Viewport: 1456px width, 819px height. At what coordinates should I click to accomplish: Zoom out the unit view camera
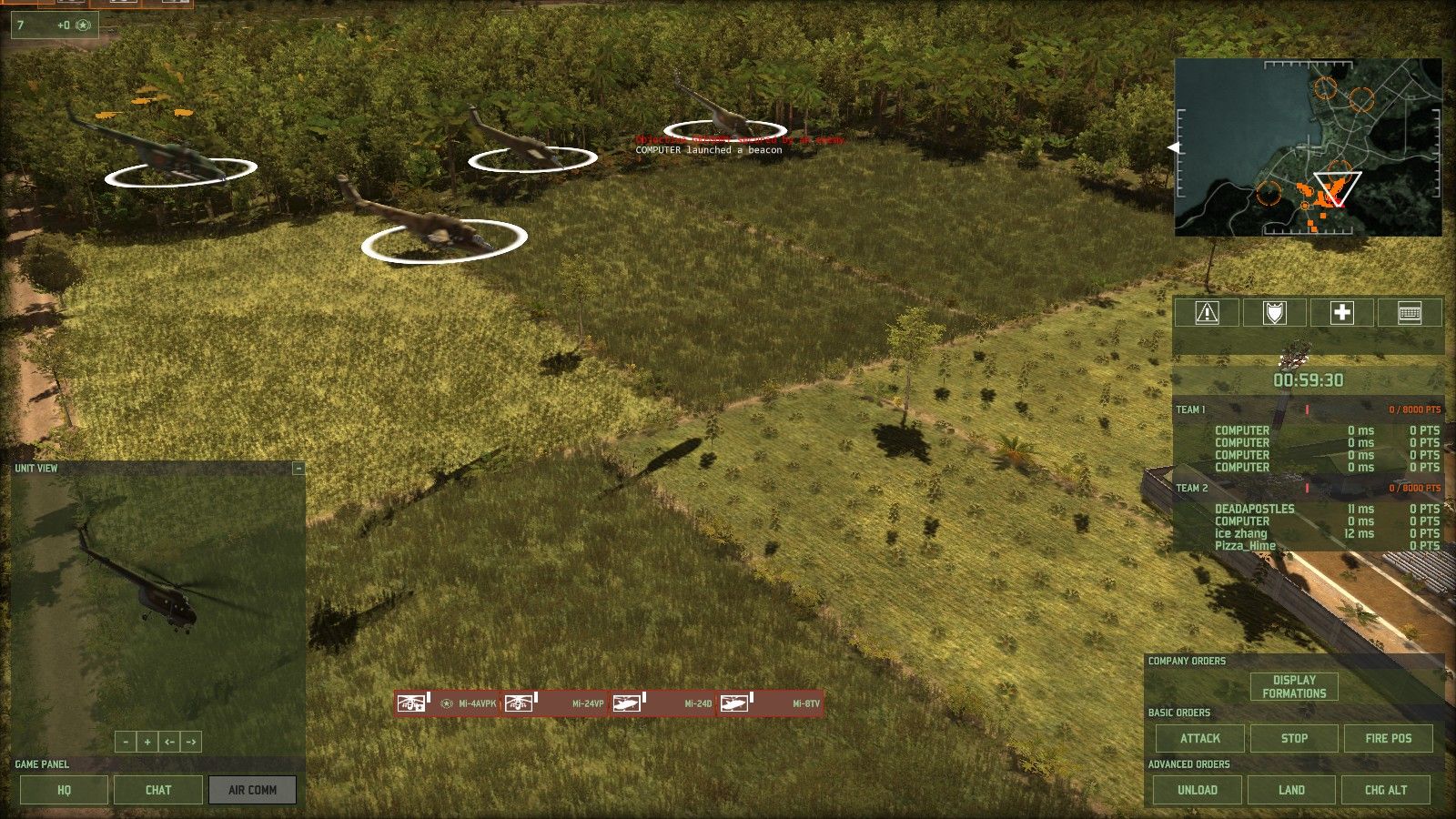[x=126, y=742]
